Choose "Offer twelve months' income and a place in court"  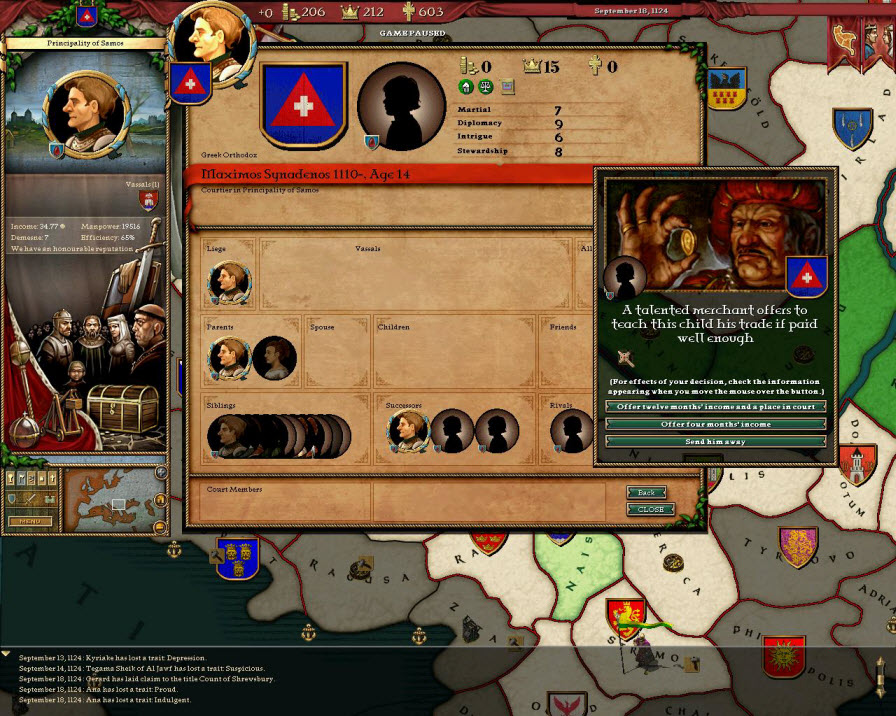(x=716, y=407)
